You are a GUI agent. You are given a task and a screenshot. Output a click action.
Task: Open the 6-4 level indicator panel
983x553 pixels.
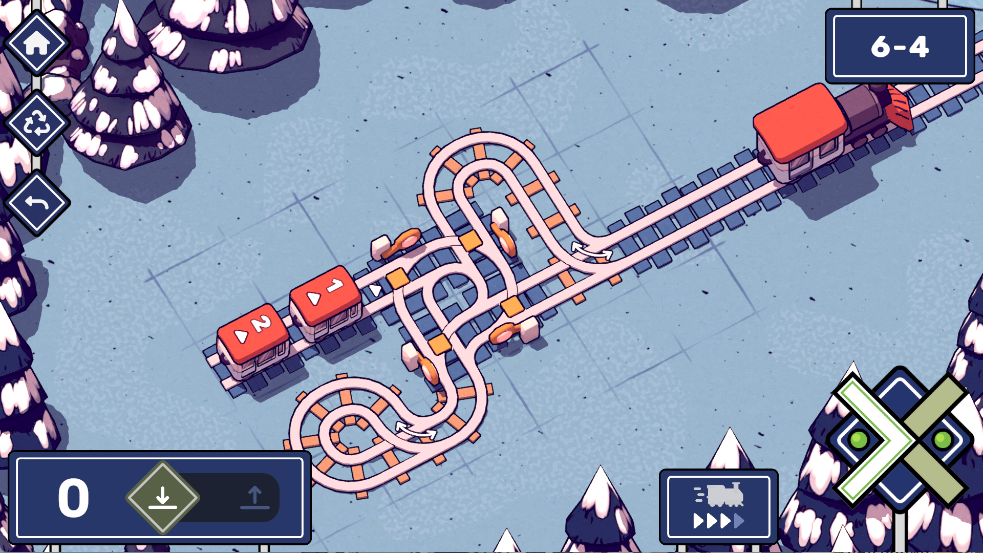[899, 46]
